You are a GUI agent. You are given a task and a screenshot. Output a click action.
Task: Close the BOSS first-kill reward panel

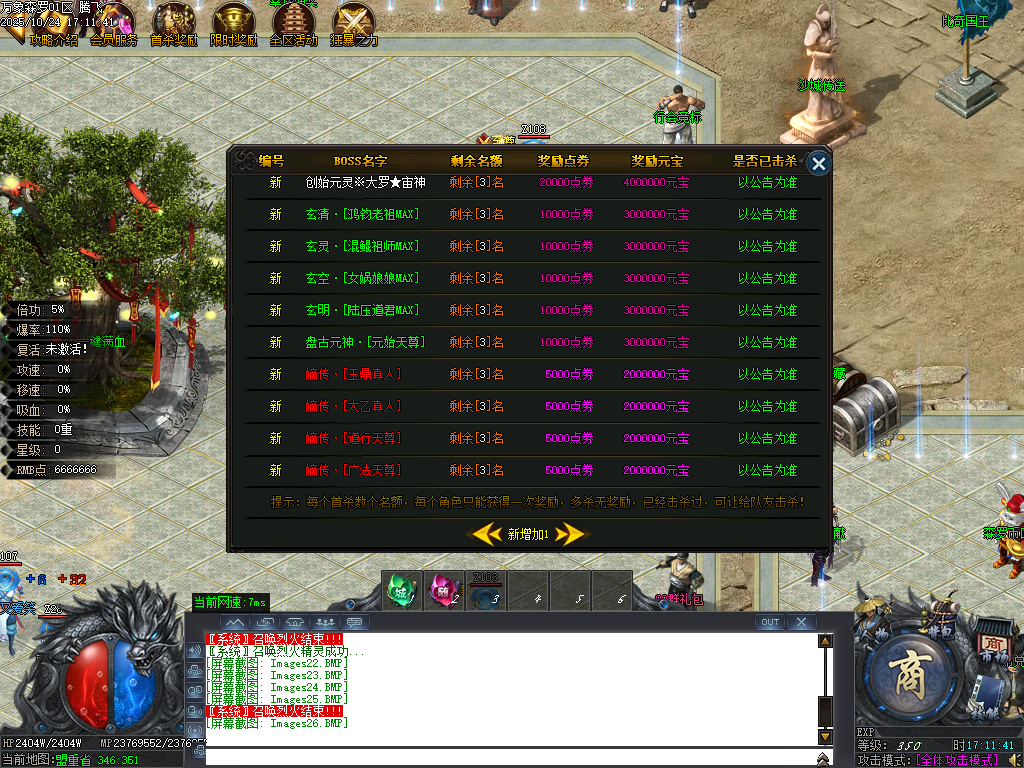[819, 164]
